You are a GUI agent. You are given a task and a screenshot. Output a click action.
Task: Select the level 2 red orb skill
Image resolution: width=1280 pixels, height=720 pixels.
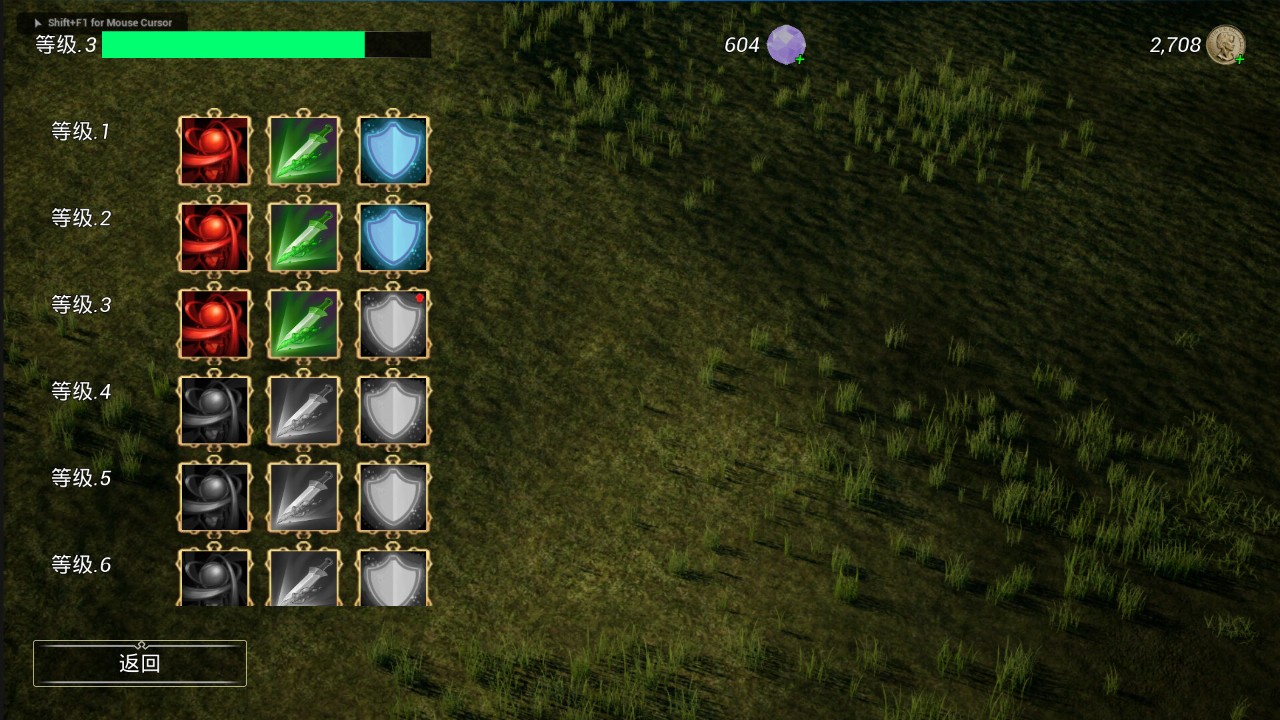[214, 238]
